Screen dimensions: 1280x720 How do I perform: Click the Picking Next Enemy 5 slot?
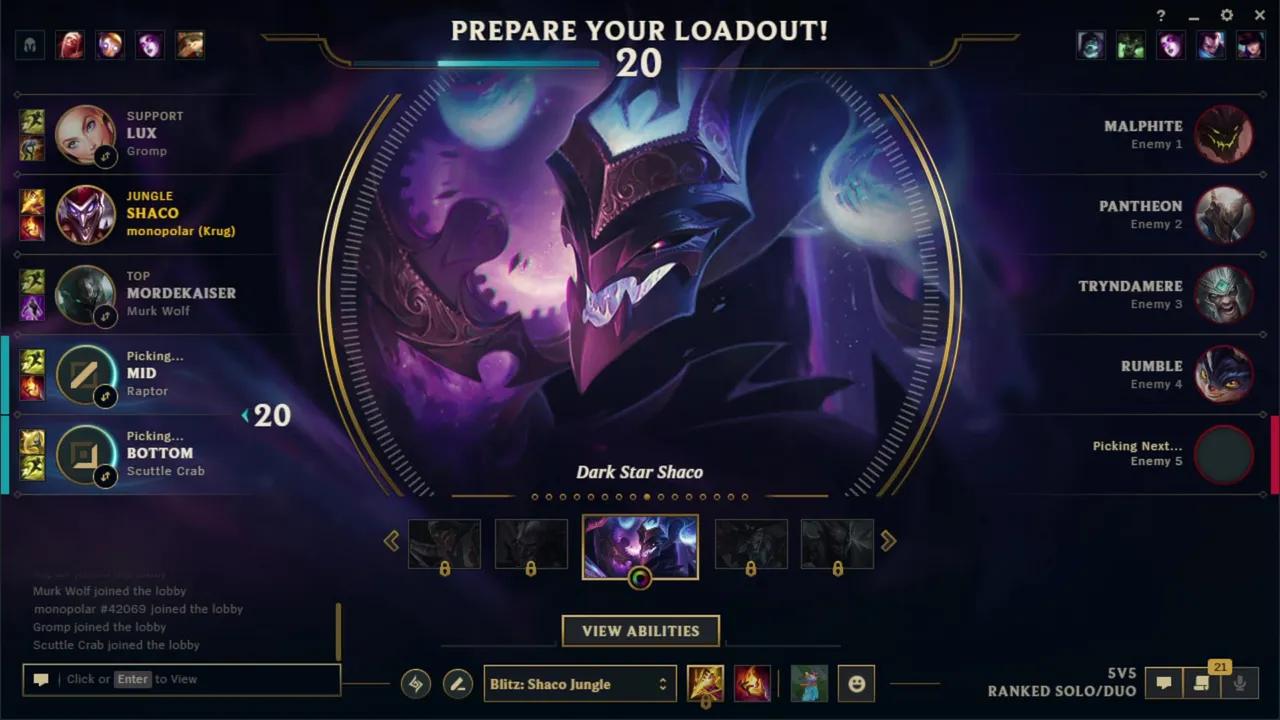pos(1225,454)
